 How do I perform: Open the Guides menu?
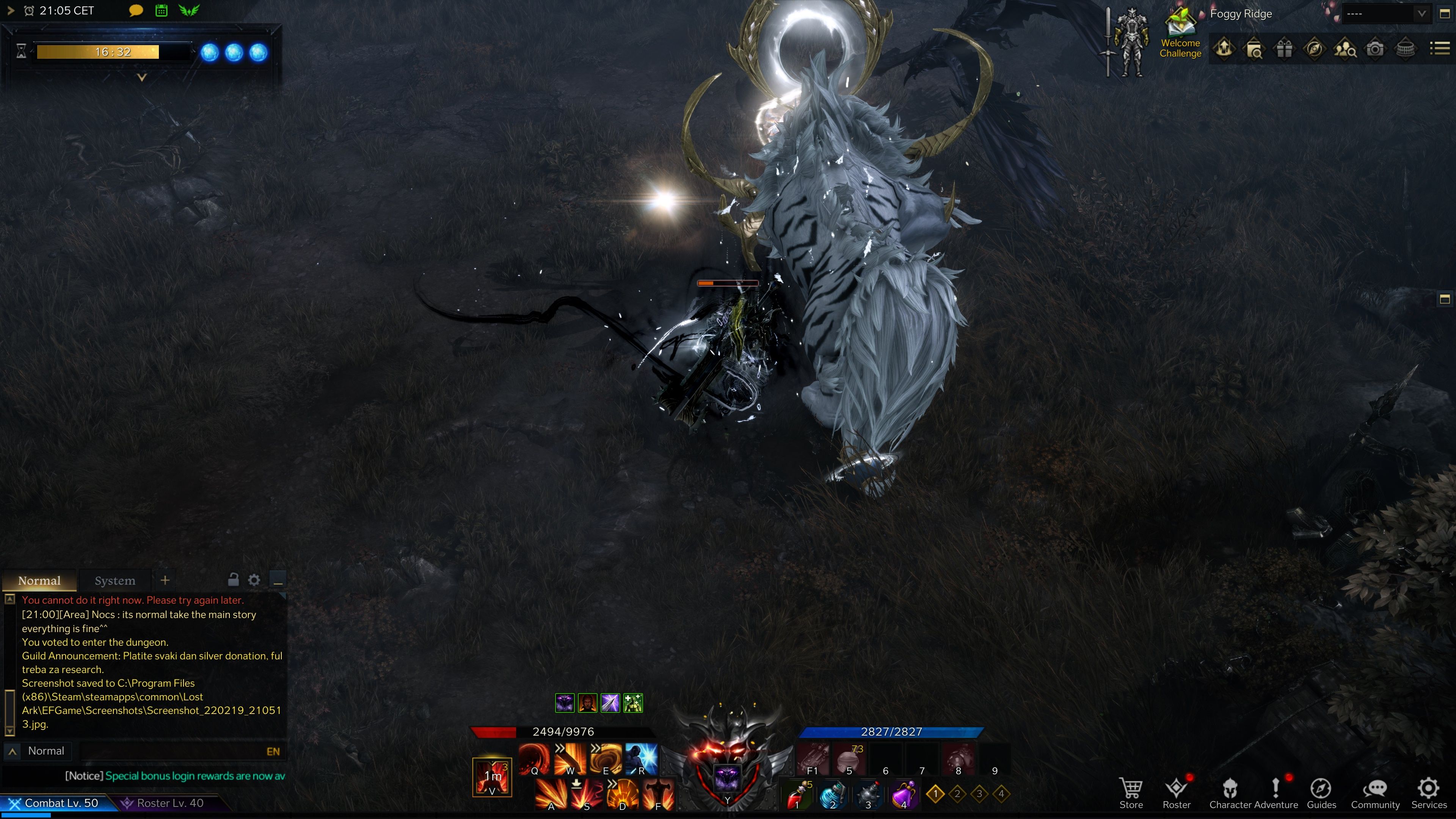point(1321,793)
